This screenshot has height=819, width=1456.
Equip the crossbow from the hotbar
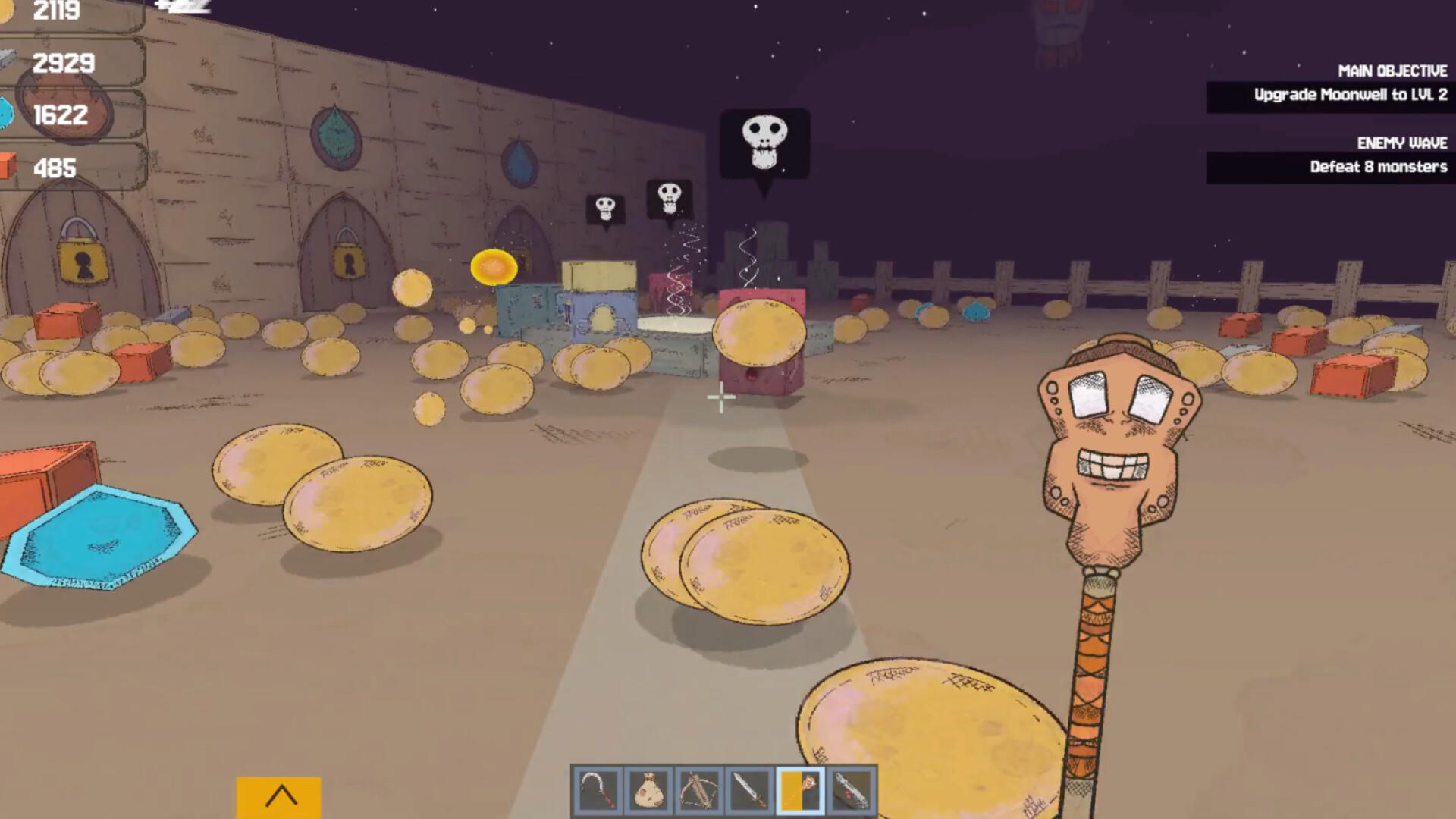699,791
